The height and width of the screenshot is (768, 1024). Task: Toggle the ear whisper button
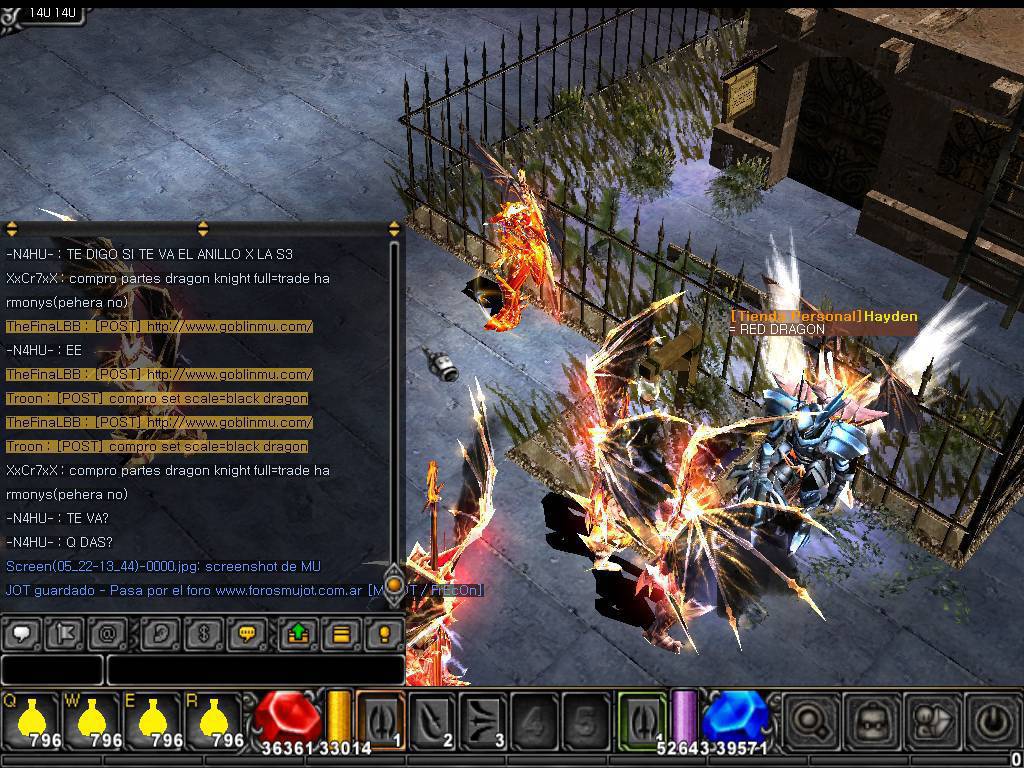[160, 634]
